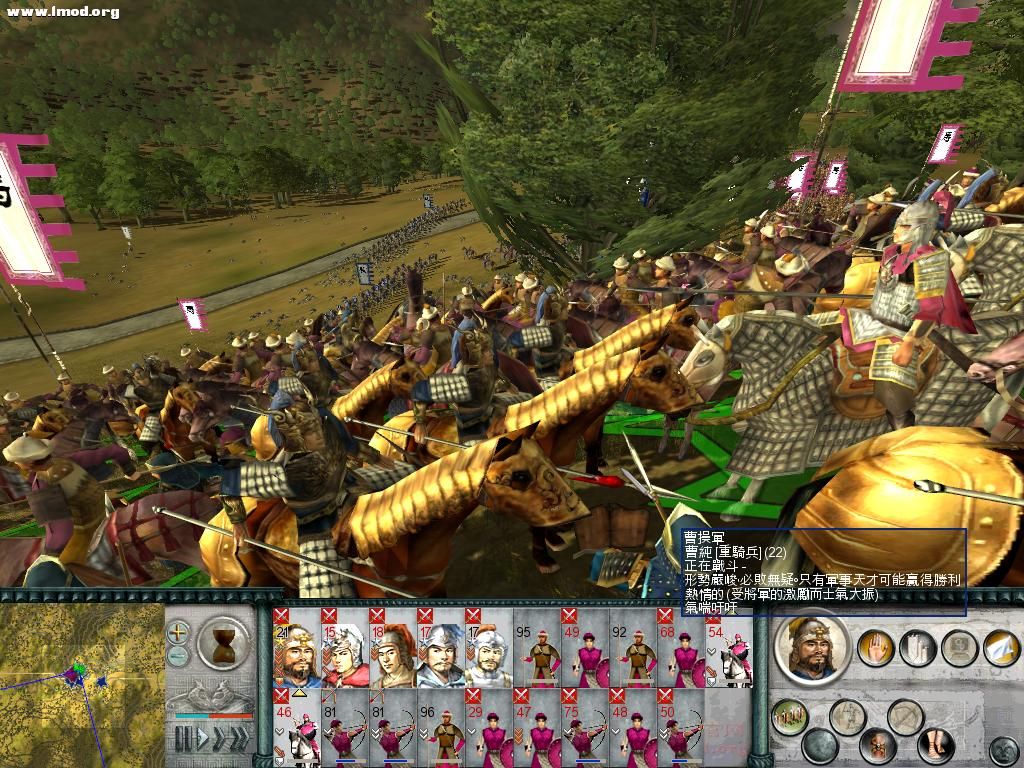Zoom out the minimap with minus button
Image resolution: width=1024 pixels, height=768 pixels.
click(178, 656)
